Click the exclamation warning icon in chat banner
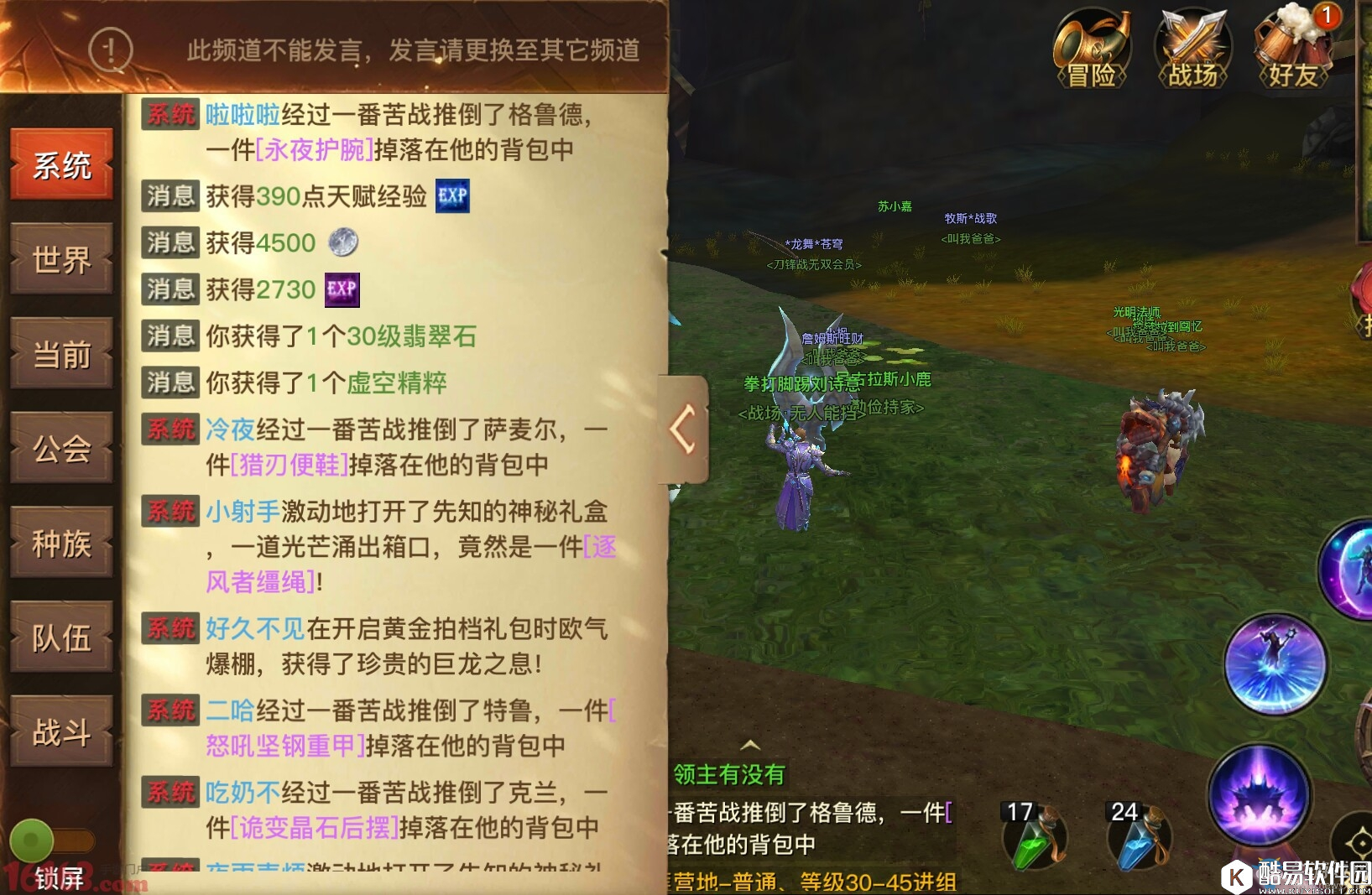 click(x=109, y=50)
